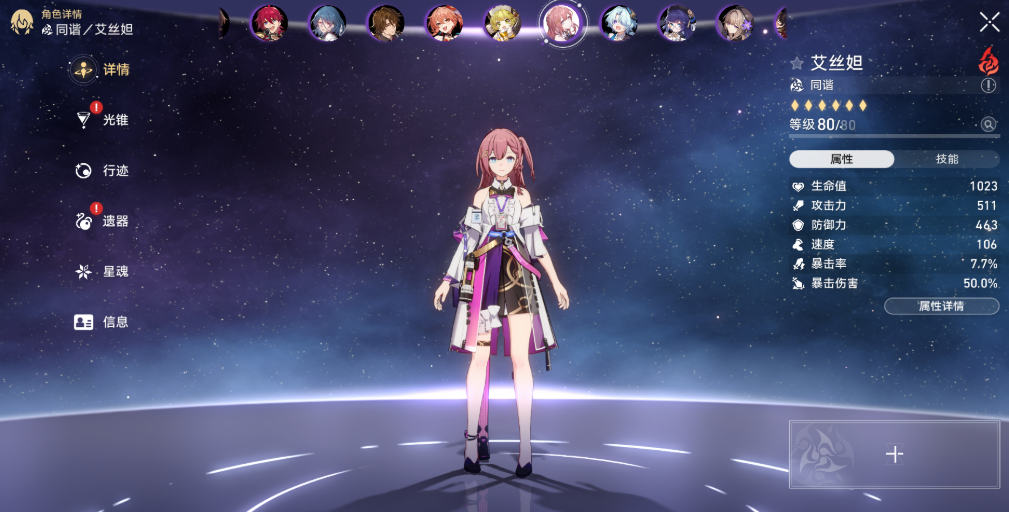Pick the dark purple-haired character portrait

click(x=677, y=23)
